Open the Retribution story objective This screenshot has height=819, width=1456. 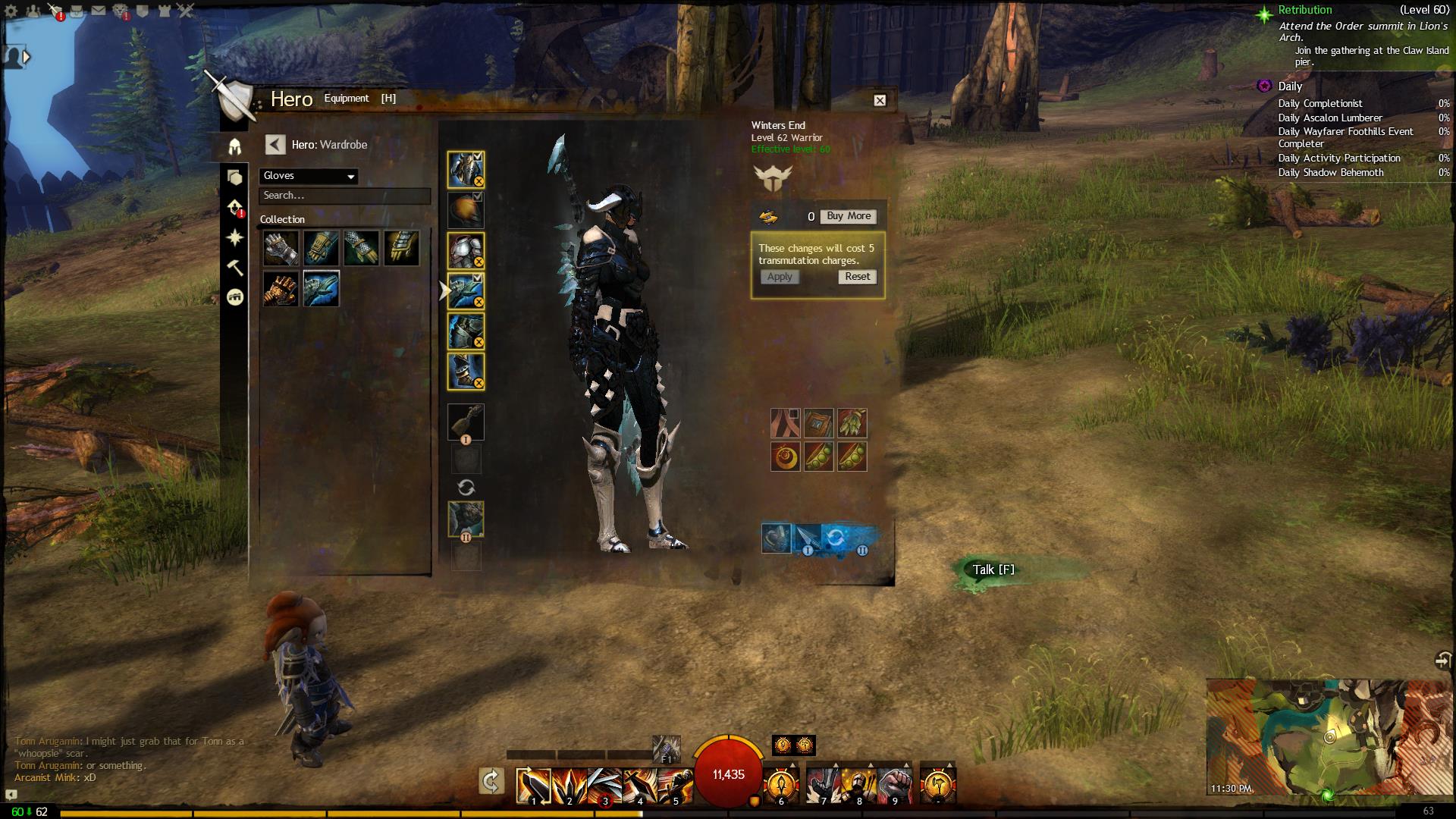click(x=1304, y=10)
